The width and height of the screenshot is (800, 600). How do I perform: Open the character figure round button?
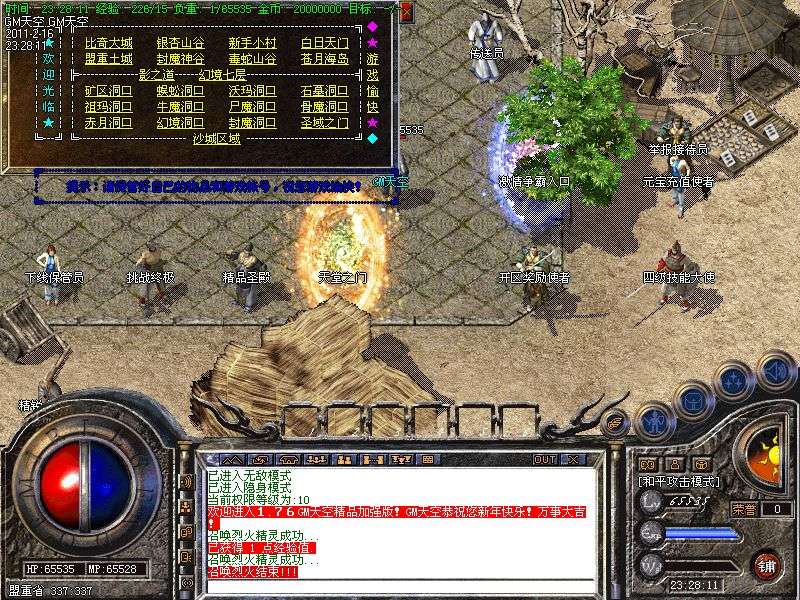(655, 422)
